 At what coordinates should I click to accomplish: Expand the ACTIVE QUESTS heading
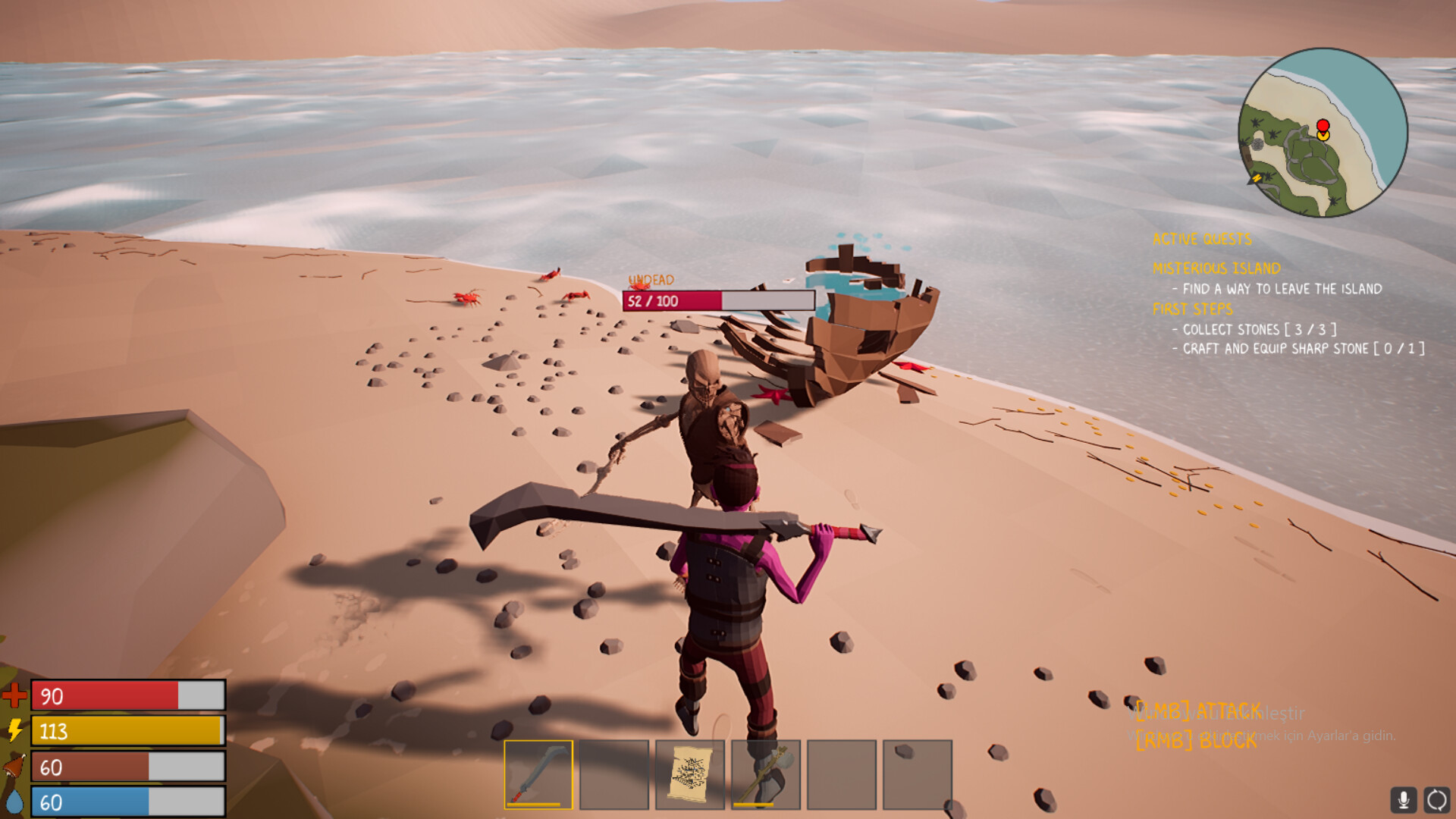1202,239
